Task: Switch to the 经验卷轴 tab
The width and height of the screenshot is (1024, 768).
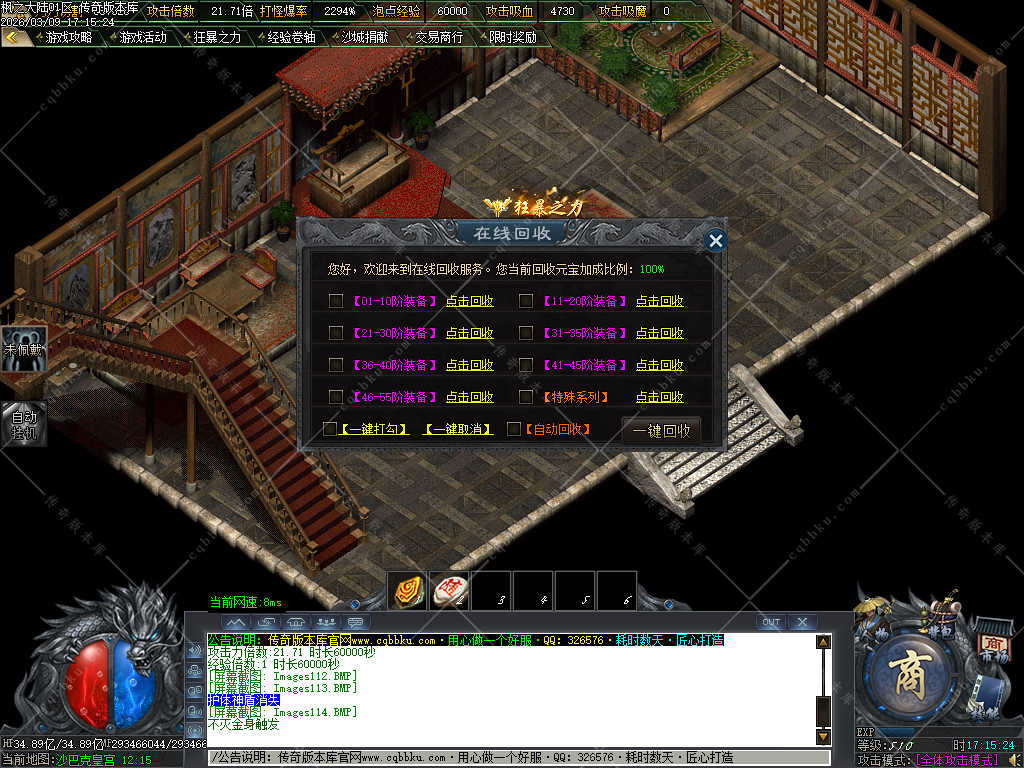Action: pyautogui.click(x=291, y=37)
